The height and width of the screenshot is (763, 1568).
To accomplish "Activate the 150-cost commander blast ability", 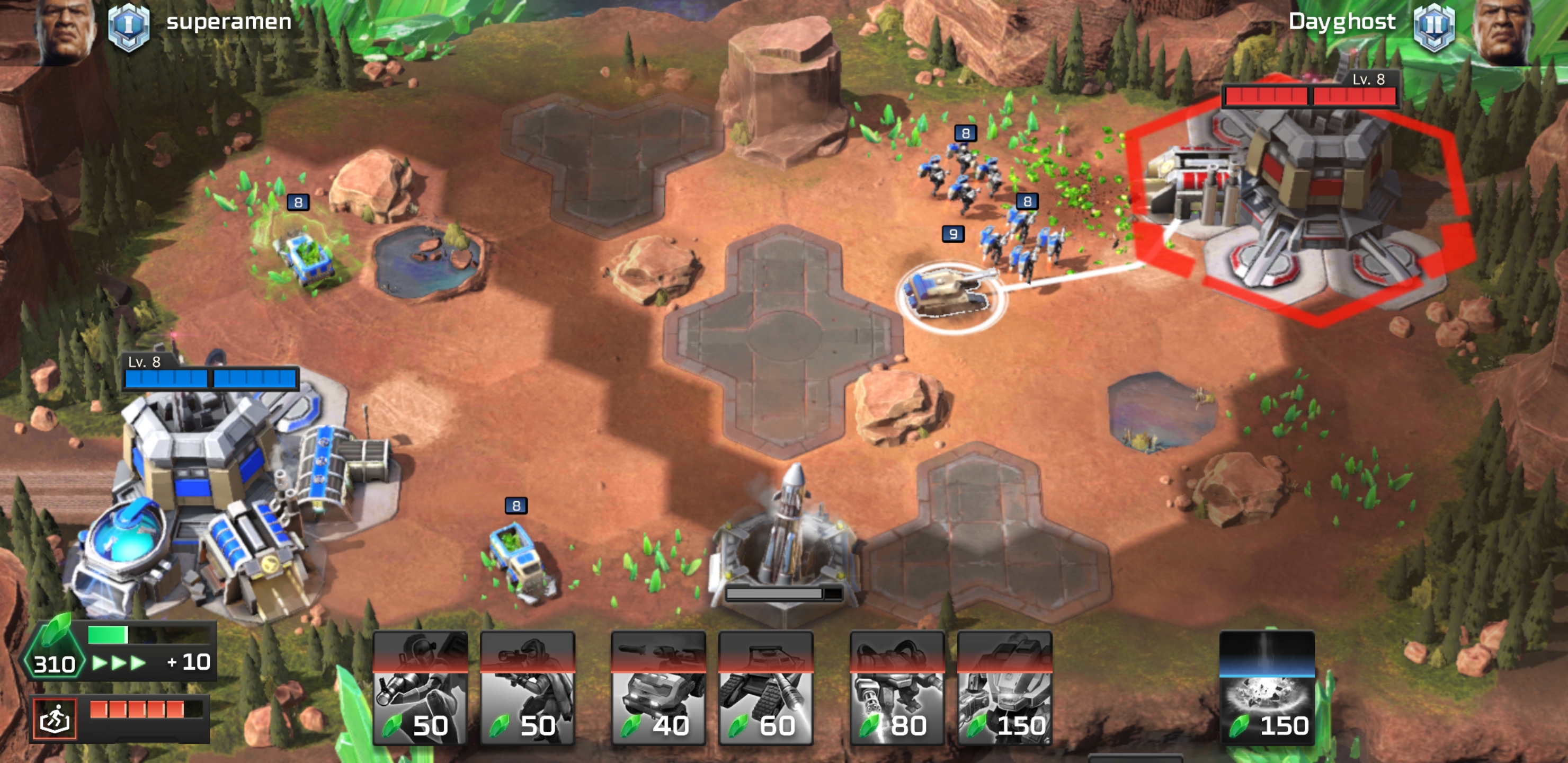I will pos(1267,688).
